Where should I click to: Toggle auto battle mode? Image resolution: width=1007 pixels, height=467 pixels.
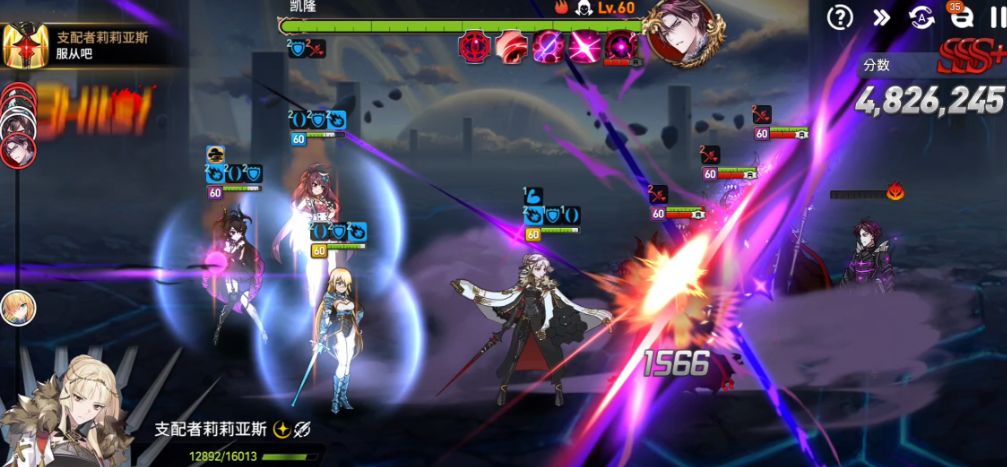point(921,17)
